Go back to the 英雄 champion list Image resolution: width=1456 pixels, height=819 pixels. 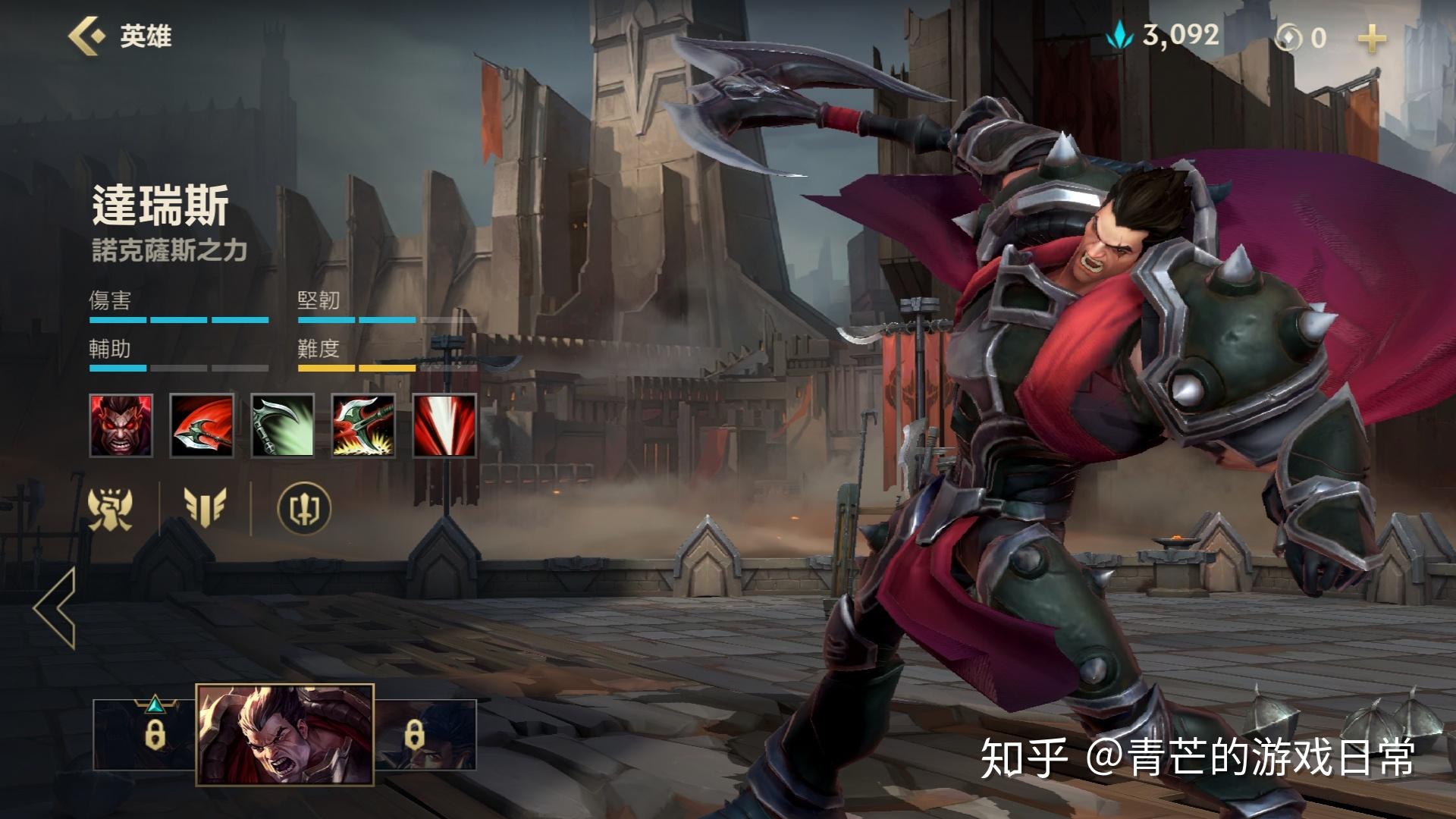point(120,36)
